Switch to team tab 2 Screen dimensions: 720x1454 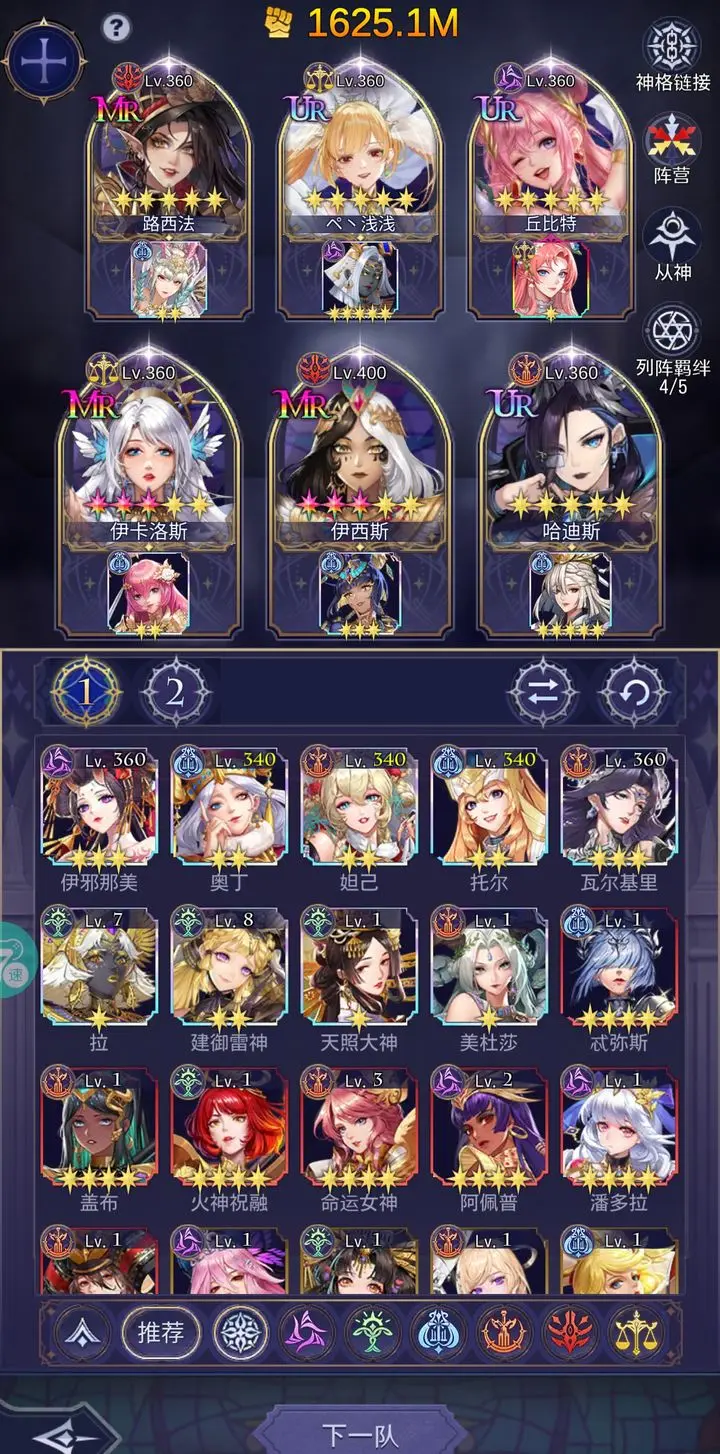175,692
